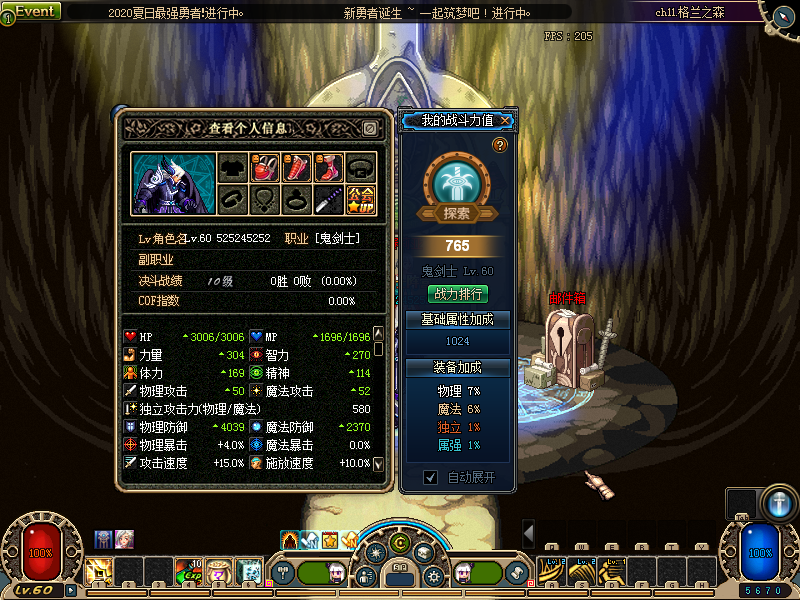Click the stats list scroll-down arrow
The height and width of the screenshot is (600, 800).
pyautogui.click(x=379, y=464)
